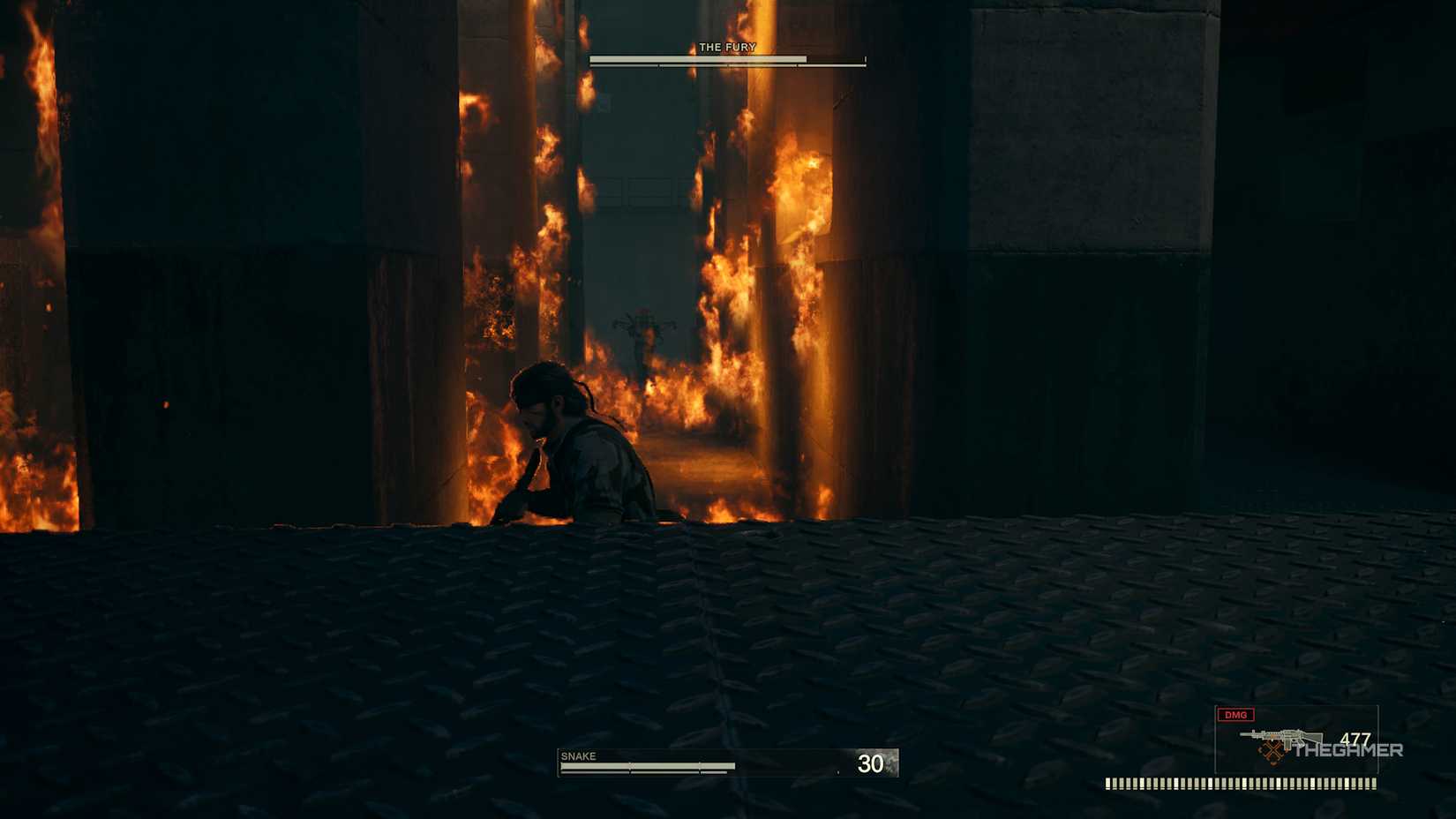Click the THEGAMER watermark logo
Screen dimensions: 1456x819
click(x=1347, y=753)
